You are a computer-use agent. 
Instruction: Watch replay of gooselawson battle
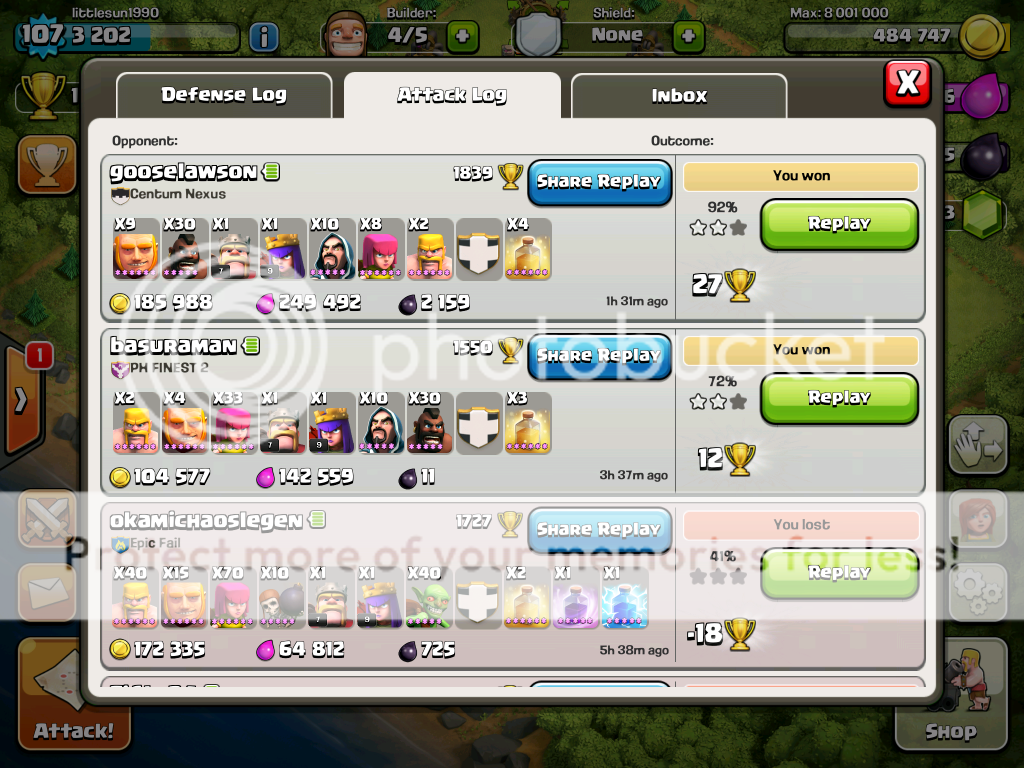coord(839,224)
